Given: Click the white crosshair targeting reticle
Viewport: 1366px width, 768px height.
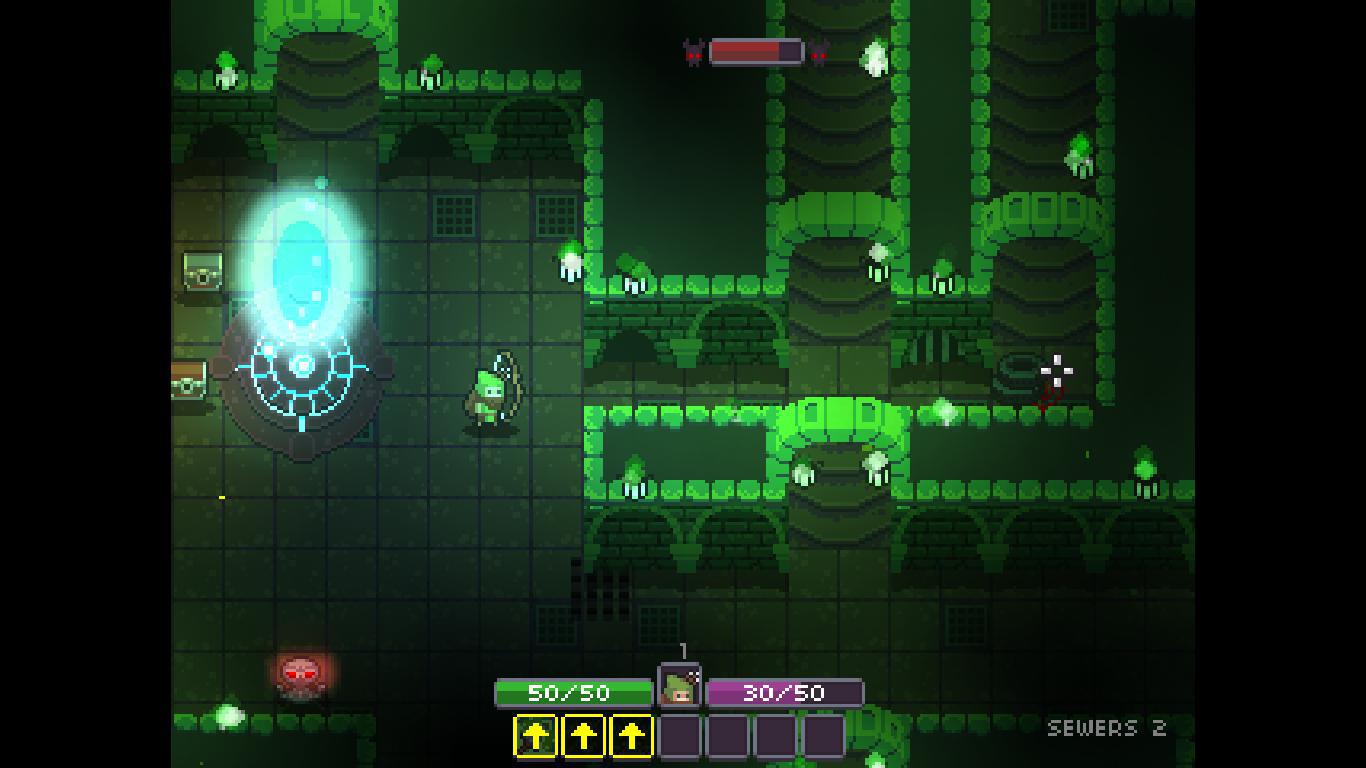Looking at the screenshot, I should tap(1056, 372).
